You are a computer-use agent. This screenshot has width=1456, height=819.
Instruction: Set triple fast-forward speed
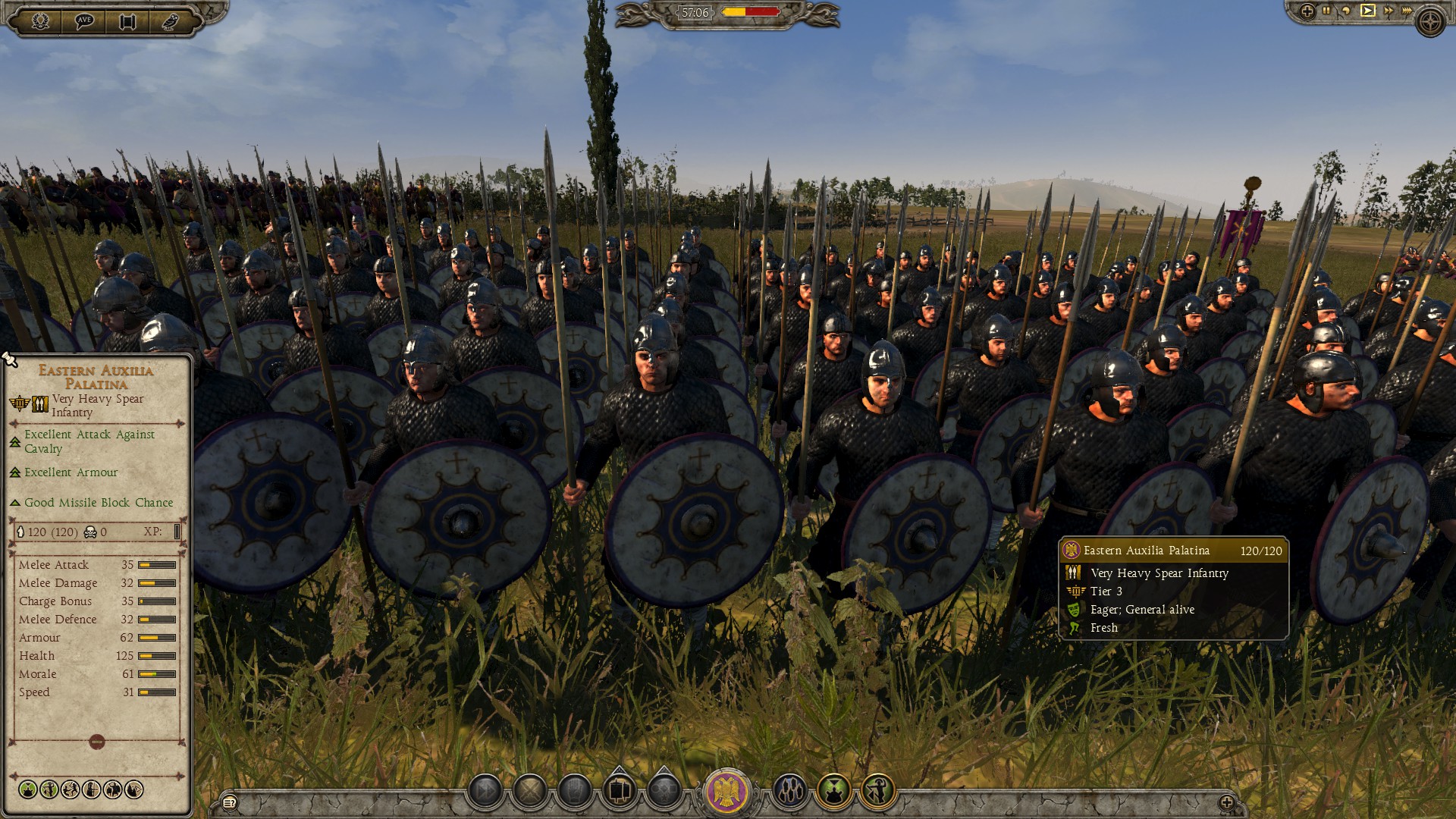(x=1407, y=11)
